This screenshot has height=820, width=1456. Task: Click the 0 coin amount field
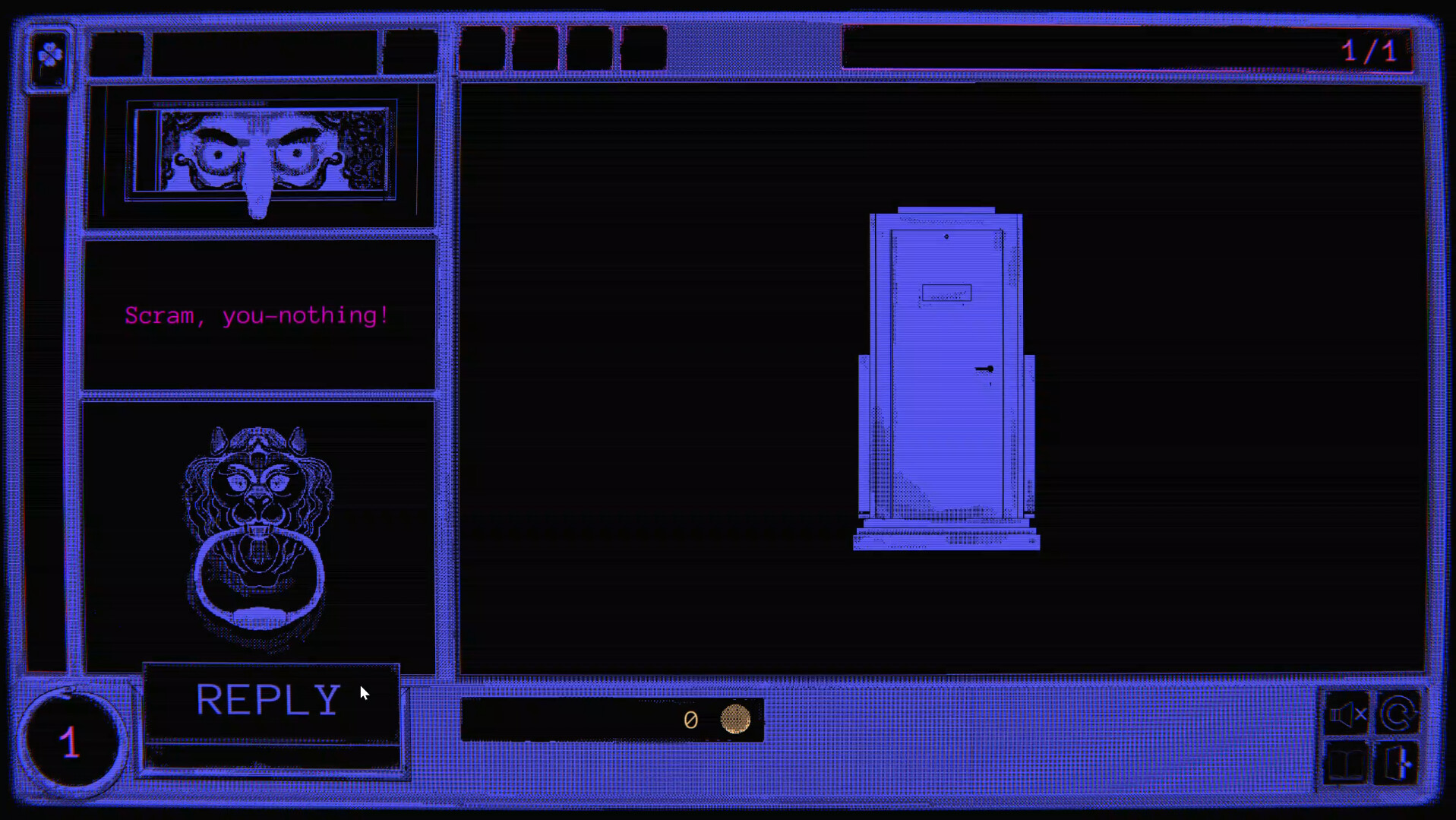tap(690, 720)
